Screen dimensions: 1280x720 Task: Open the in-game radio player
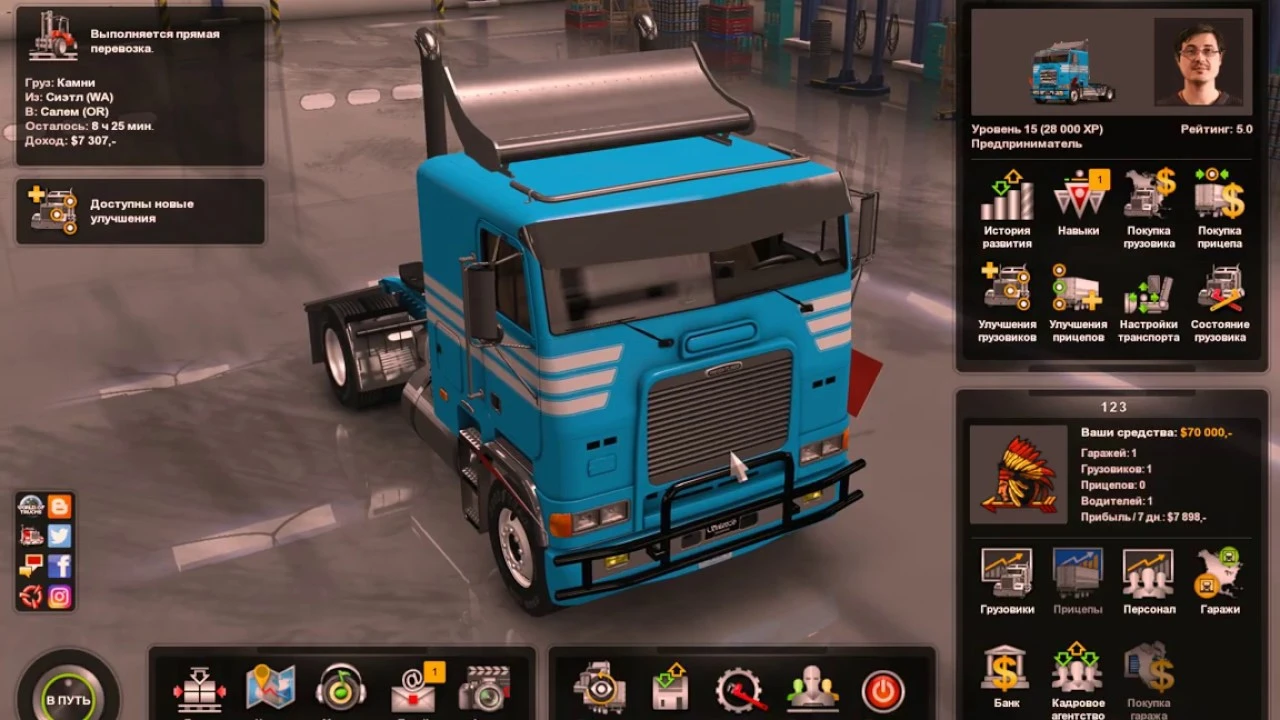(342, 687)
